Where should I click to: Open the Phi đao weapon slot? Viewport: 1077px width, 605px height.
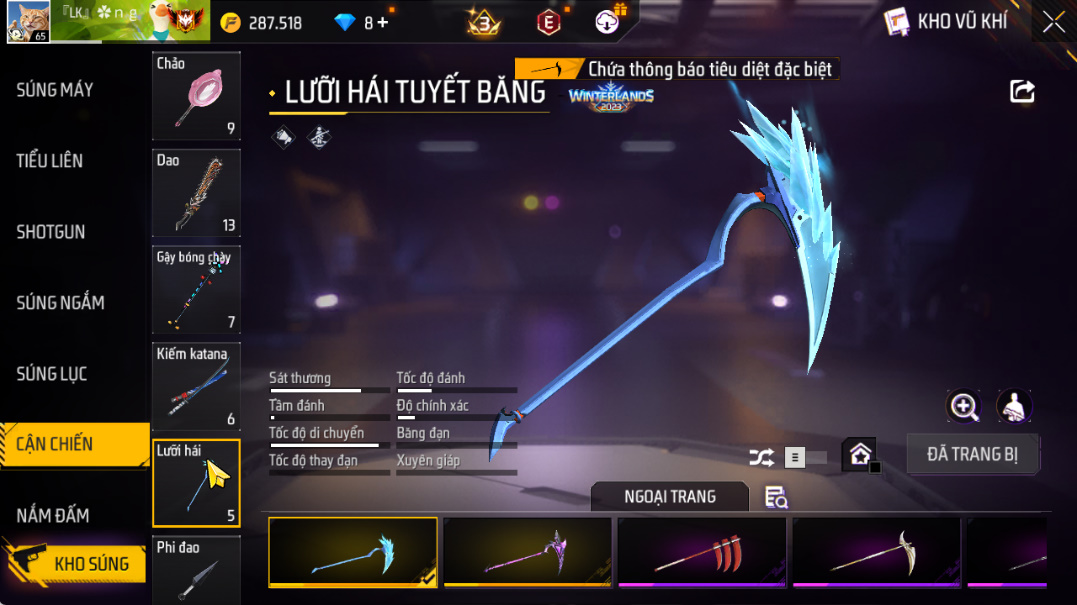196,570
